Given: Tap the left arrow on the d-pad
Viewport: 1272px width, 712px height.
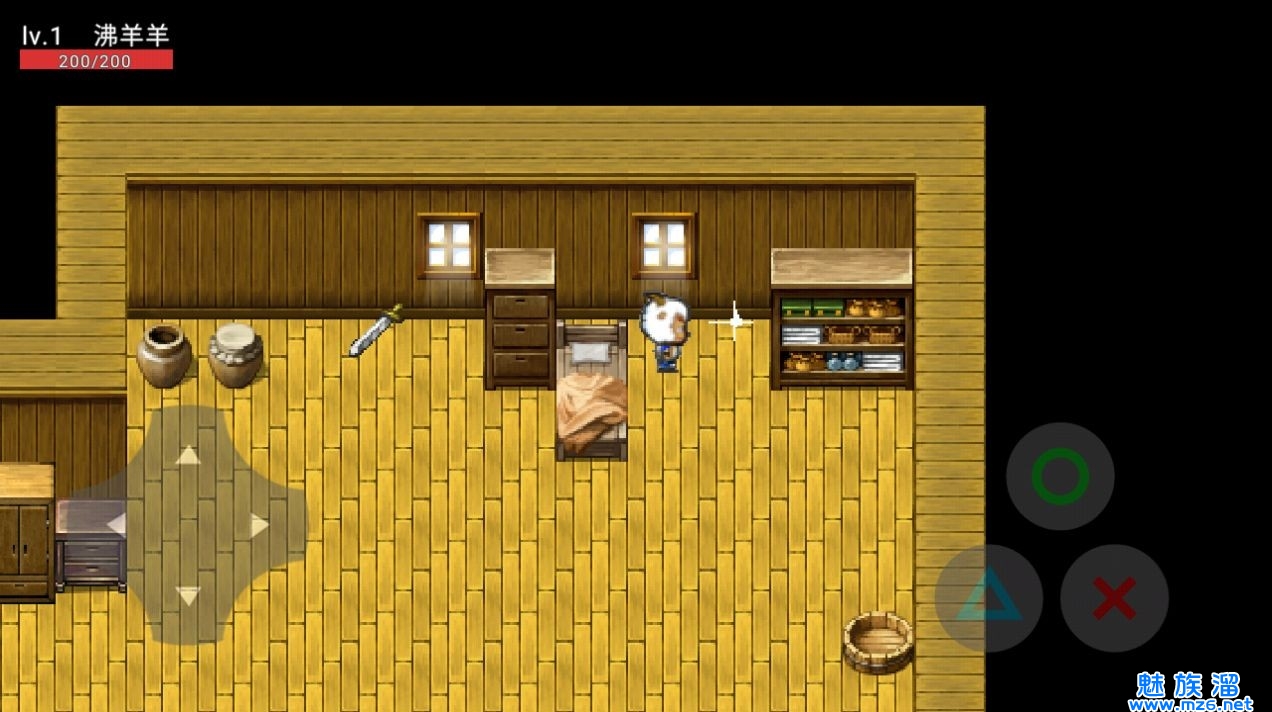Looking at the screenshot, I should click(x=116, y=524).
